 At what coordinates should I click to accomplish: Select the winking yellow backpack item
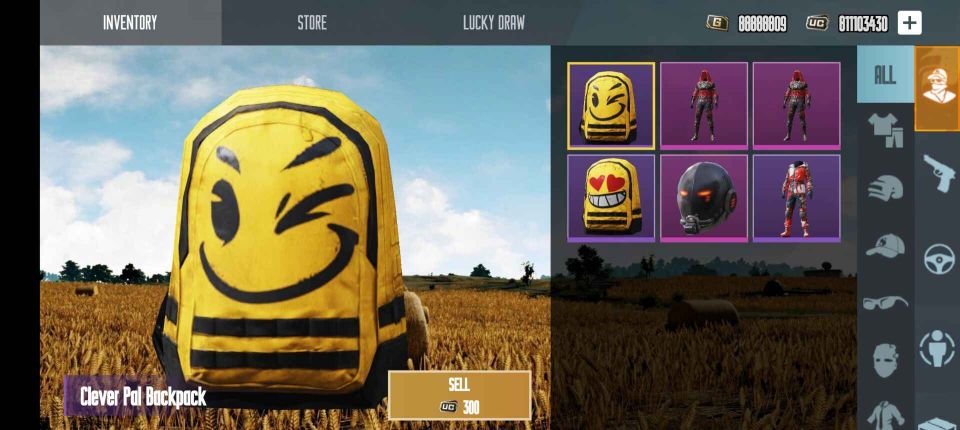click(611, 105)
